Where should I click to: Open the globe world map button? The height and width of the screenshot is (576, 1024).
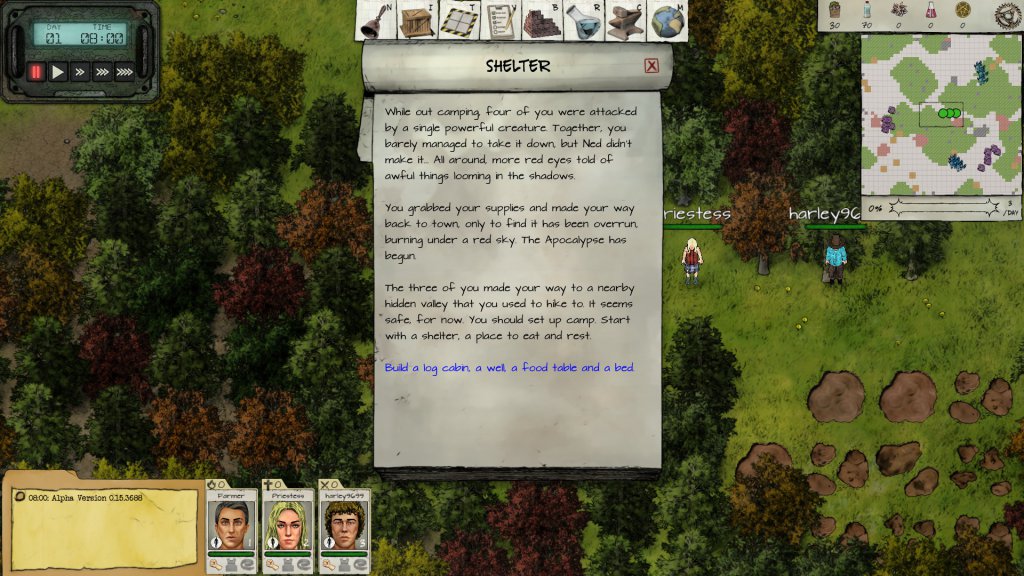pos(665,22)
